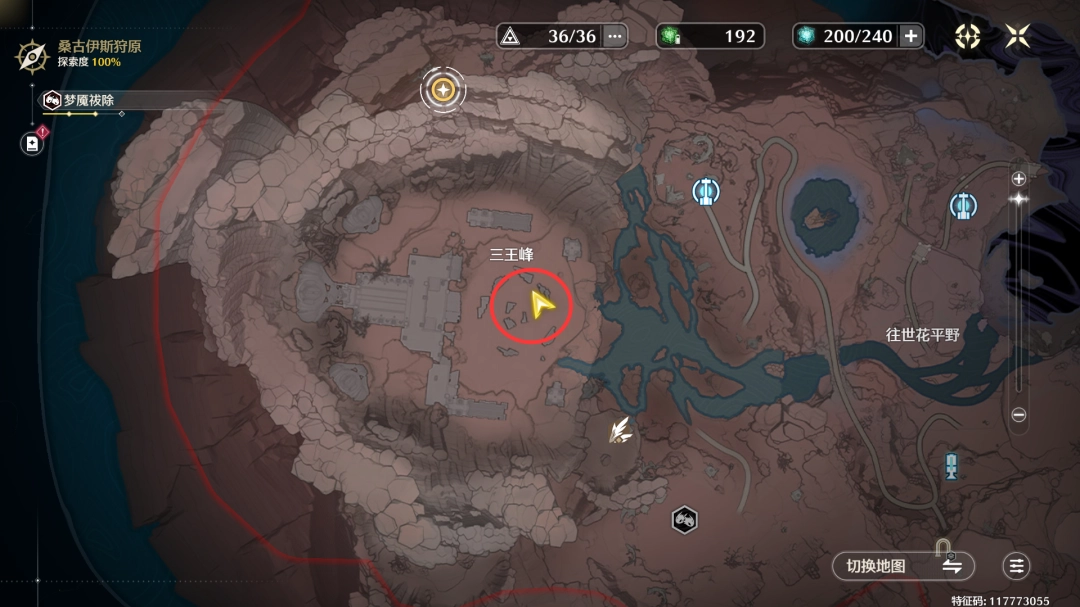Close the map with the X button

click(x=1017, y=36)
